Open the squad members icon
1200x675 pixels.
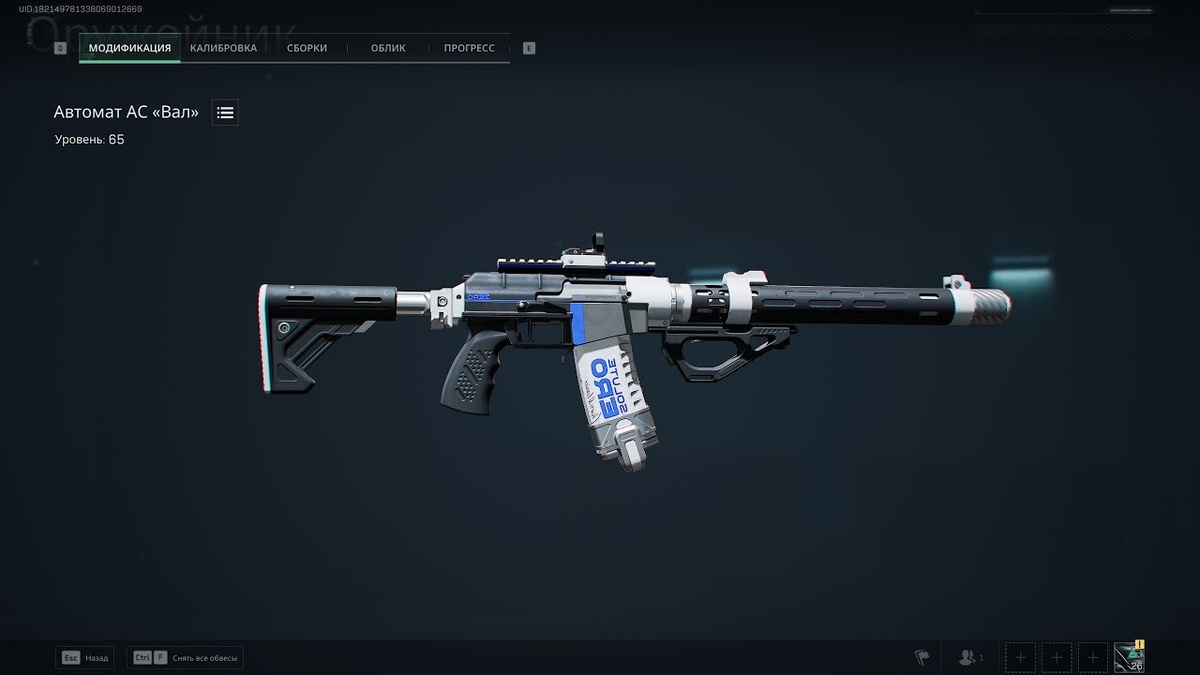[970, 657]
